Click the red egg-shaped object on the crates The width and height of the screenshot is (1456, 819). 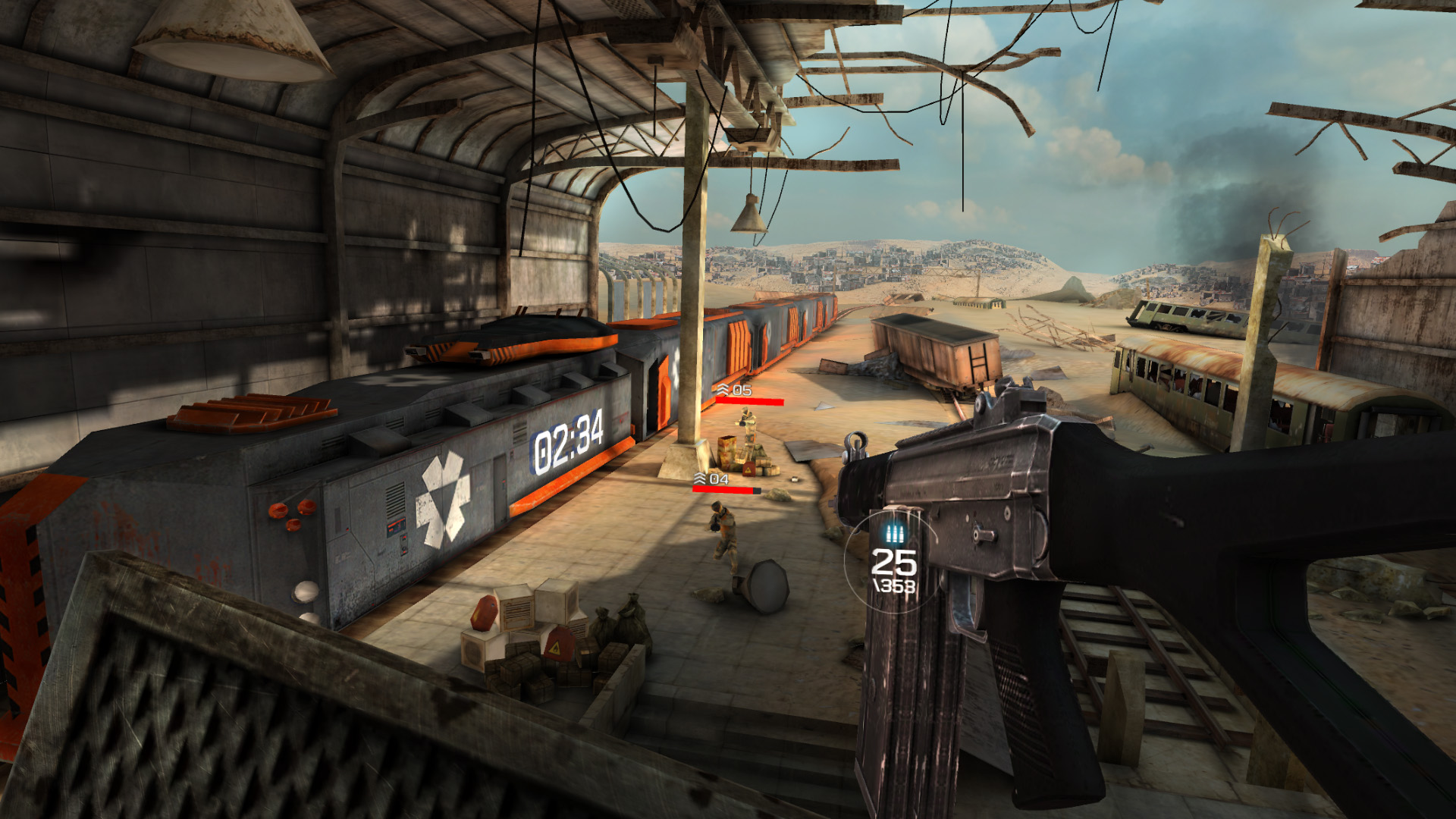[x=485, y=612]
